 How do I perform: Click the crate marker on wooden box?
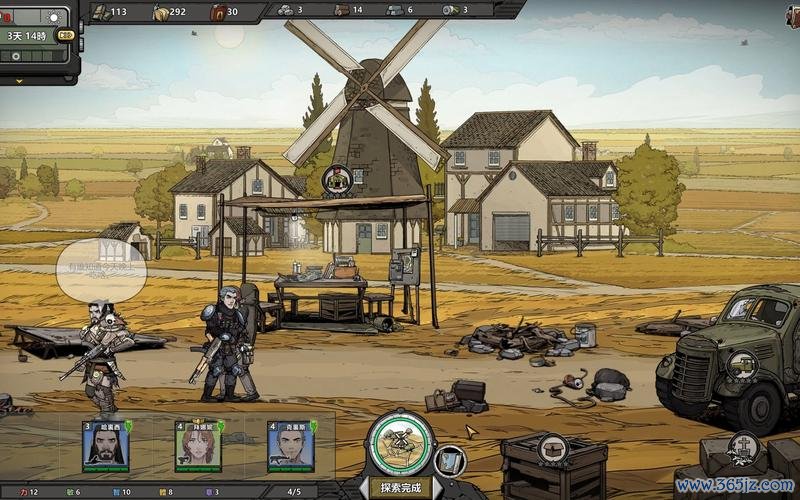click(x=552, y=449)
